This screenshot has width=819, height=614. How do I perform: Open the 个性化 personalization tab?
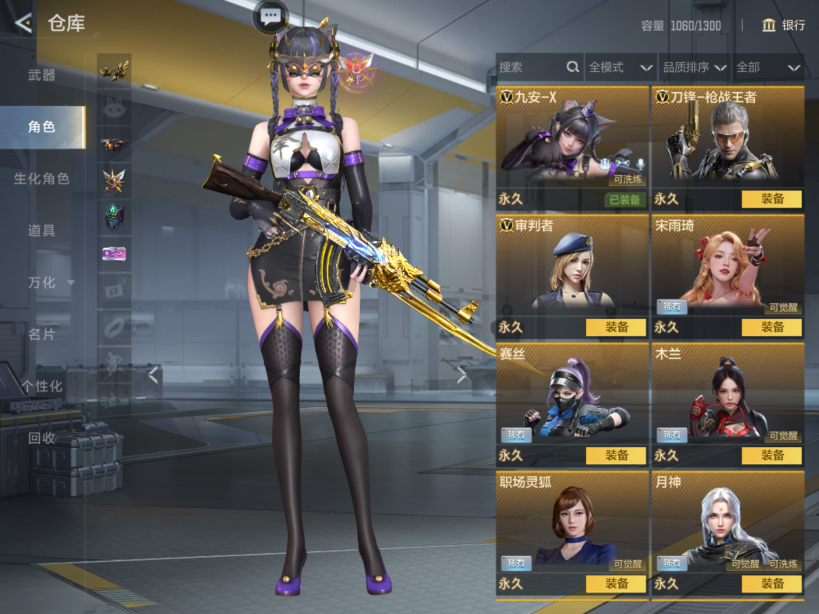42,386
